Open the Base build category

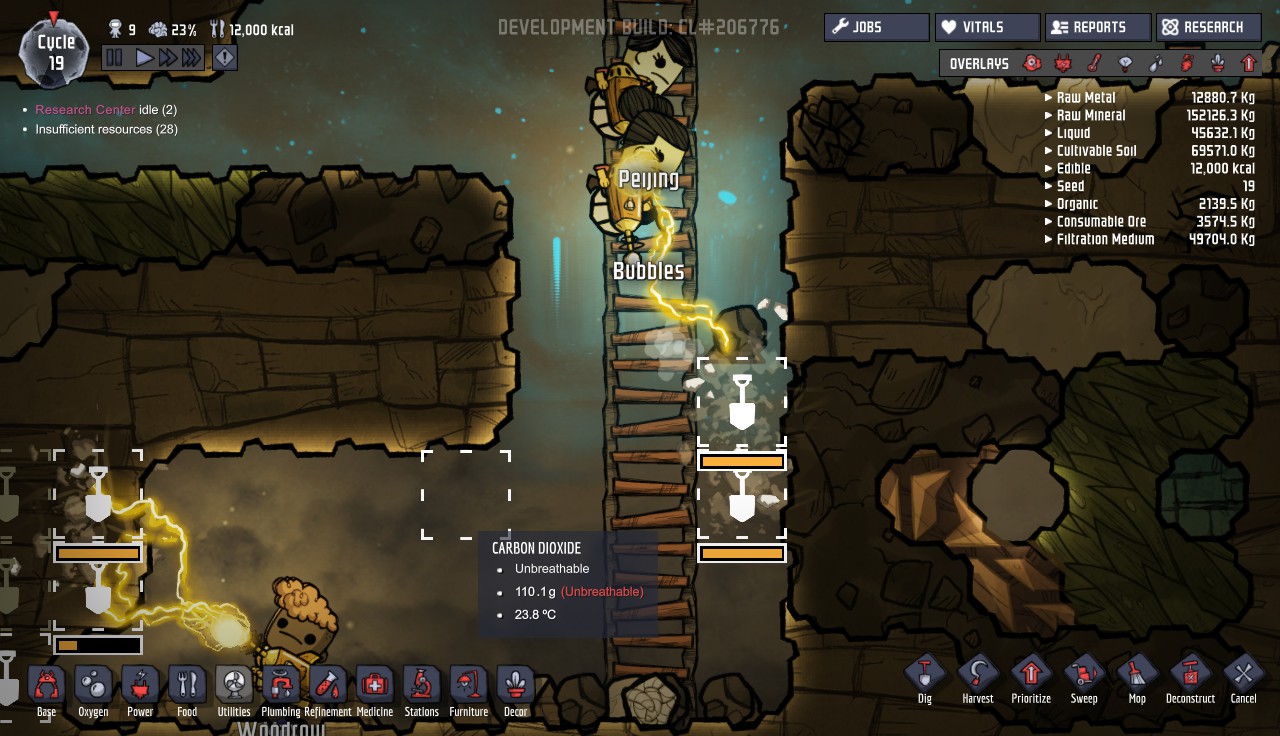coord(46,688)
